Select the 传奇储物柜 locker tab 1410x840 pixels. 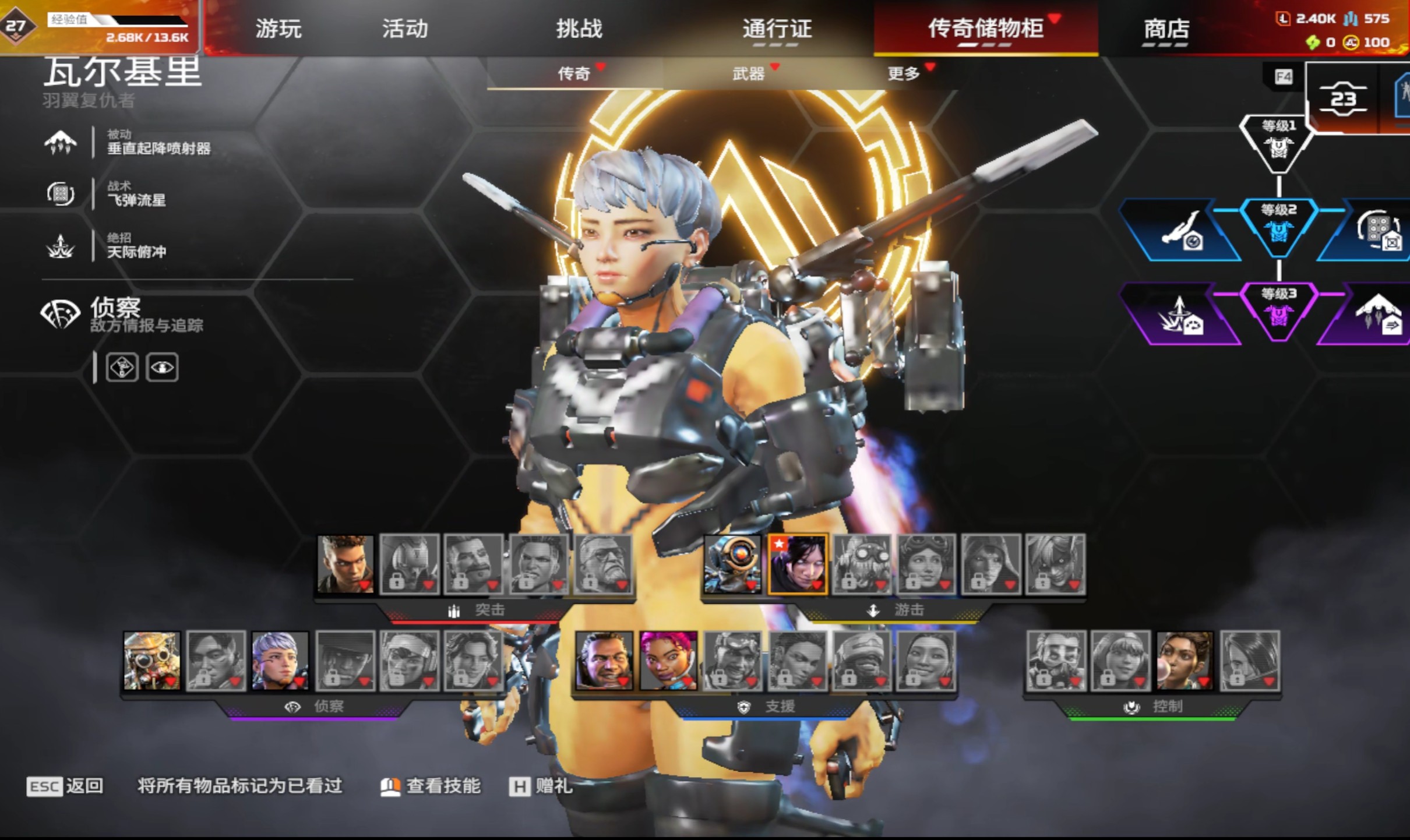(985, 29)
